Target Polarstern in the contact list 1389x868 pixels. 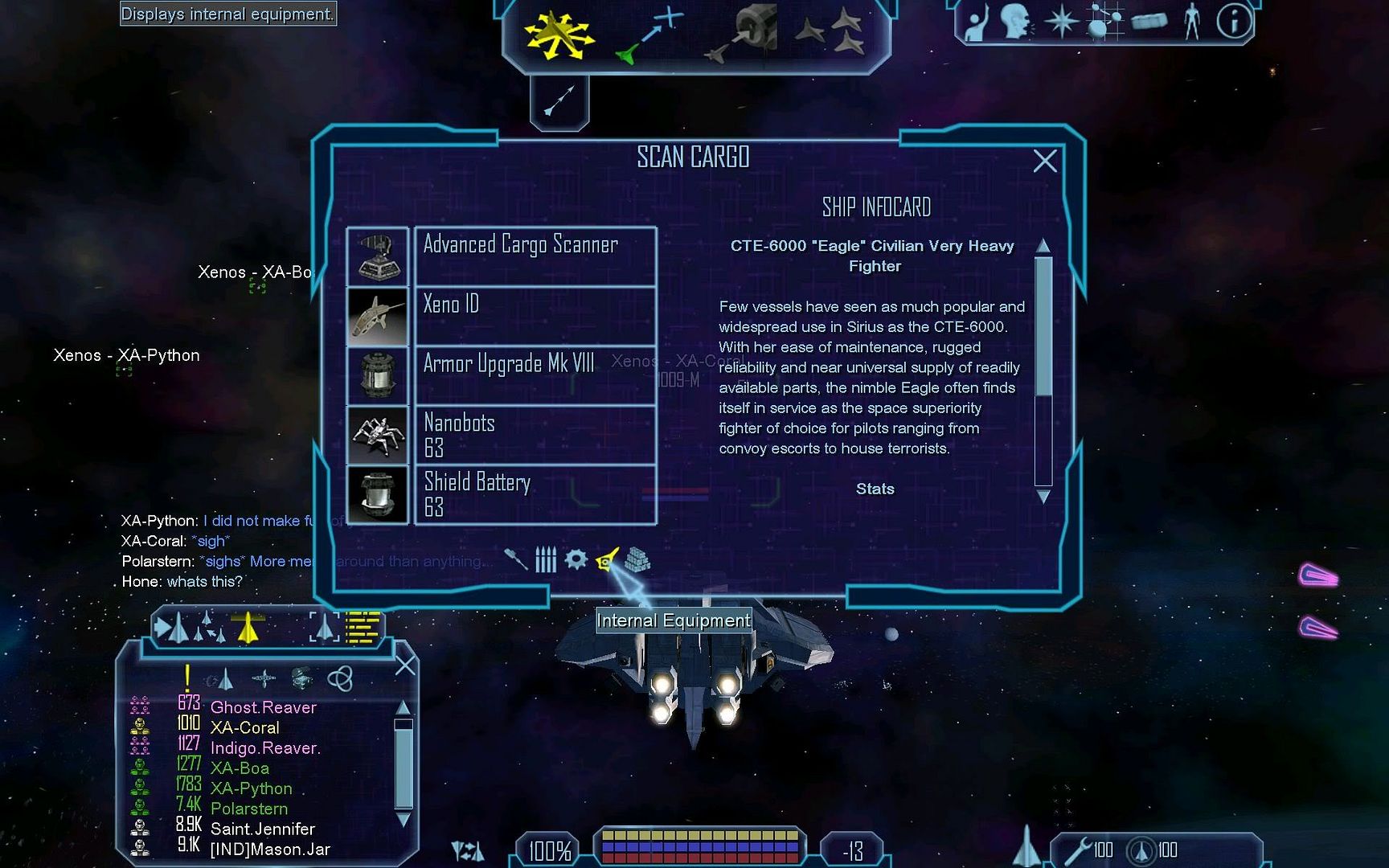[248, 809]
